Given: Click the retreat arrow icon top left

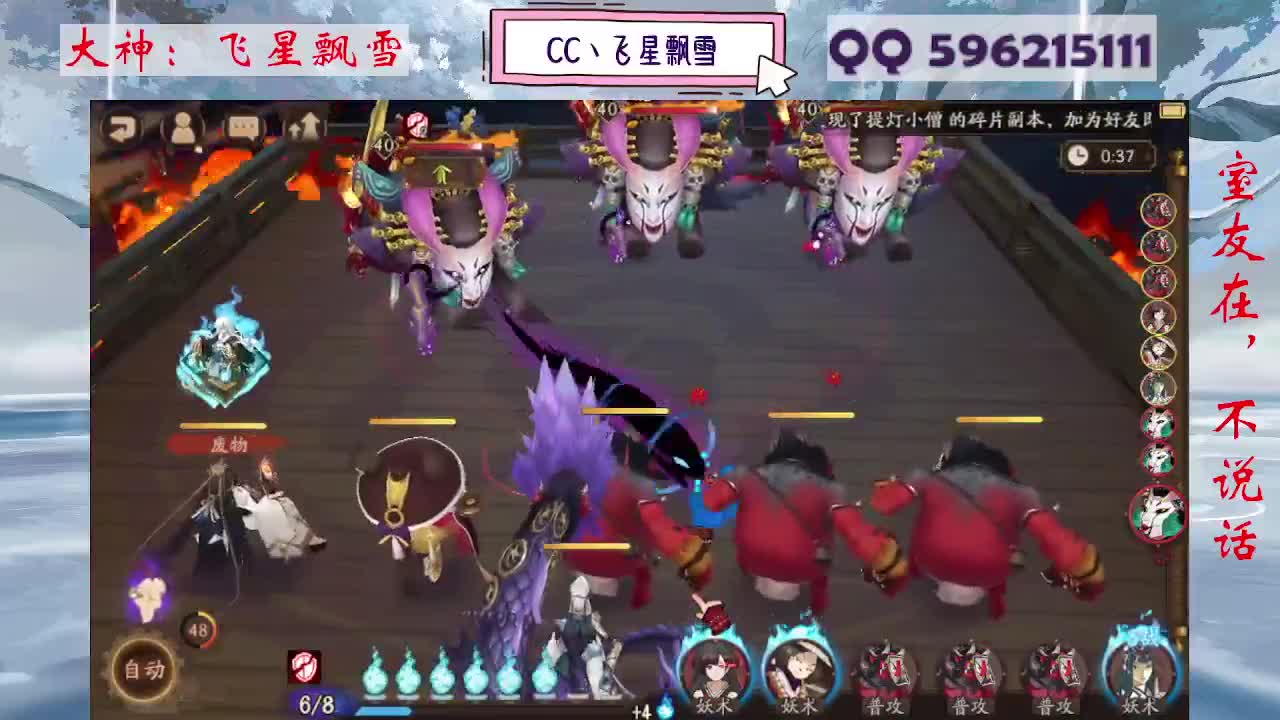Looking at the screenshot, I should [122, 128].
